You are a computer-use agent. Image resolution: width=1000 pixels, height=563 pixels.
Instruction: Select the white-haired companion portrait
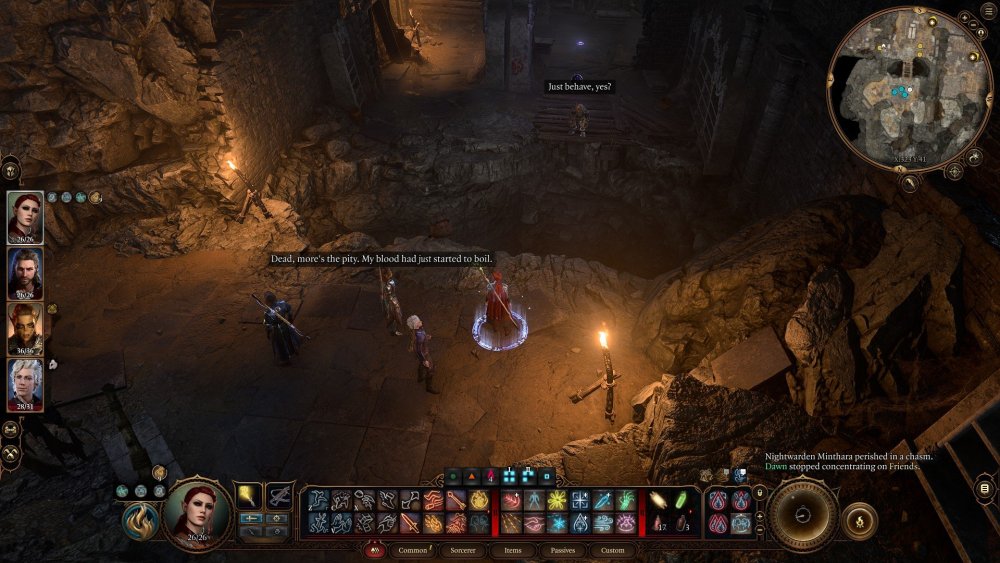25,385
